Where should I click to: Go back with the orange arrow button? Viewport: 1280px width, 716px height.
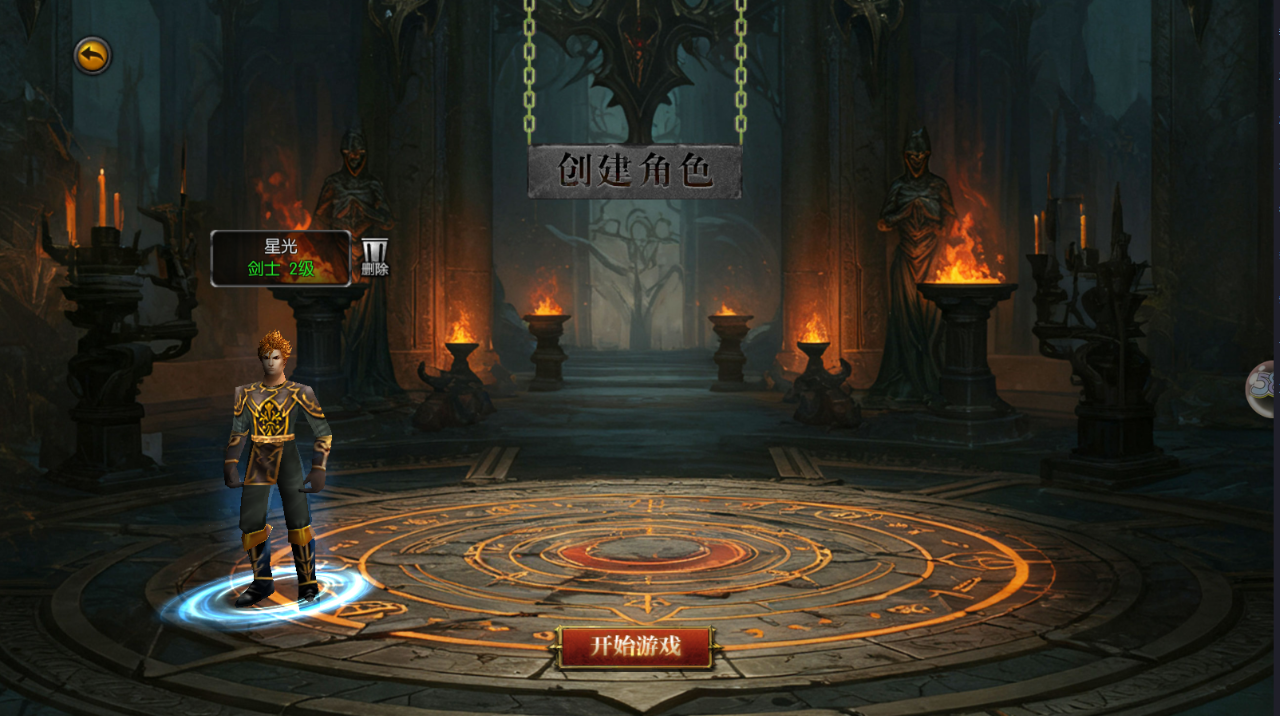pyautogui.click(x=92, y=56)
